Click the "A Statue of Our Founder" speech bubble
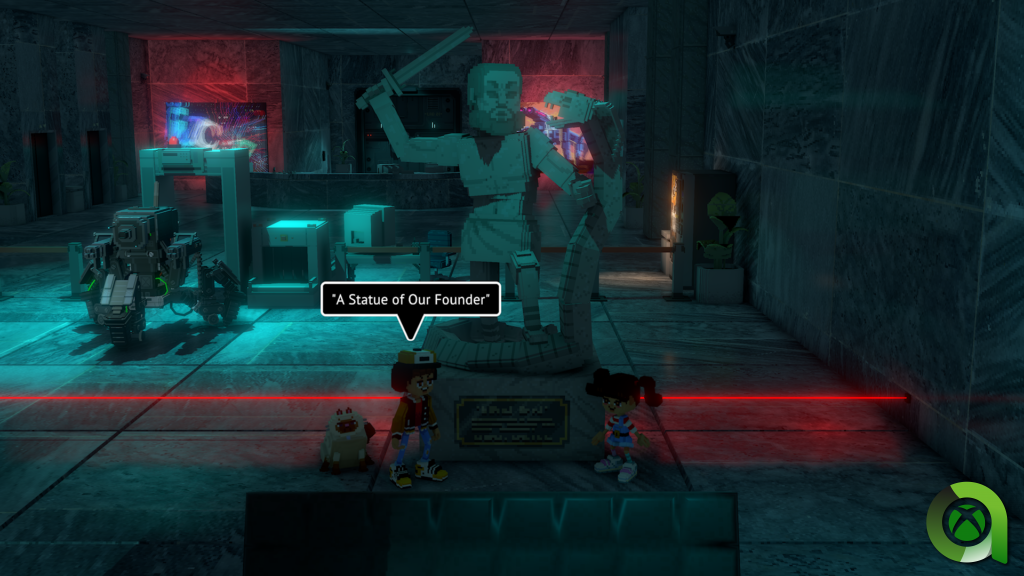Screen dimensions: 1024x576 tap(410, 299)
